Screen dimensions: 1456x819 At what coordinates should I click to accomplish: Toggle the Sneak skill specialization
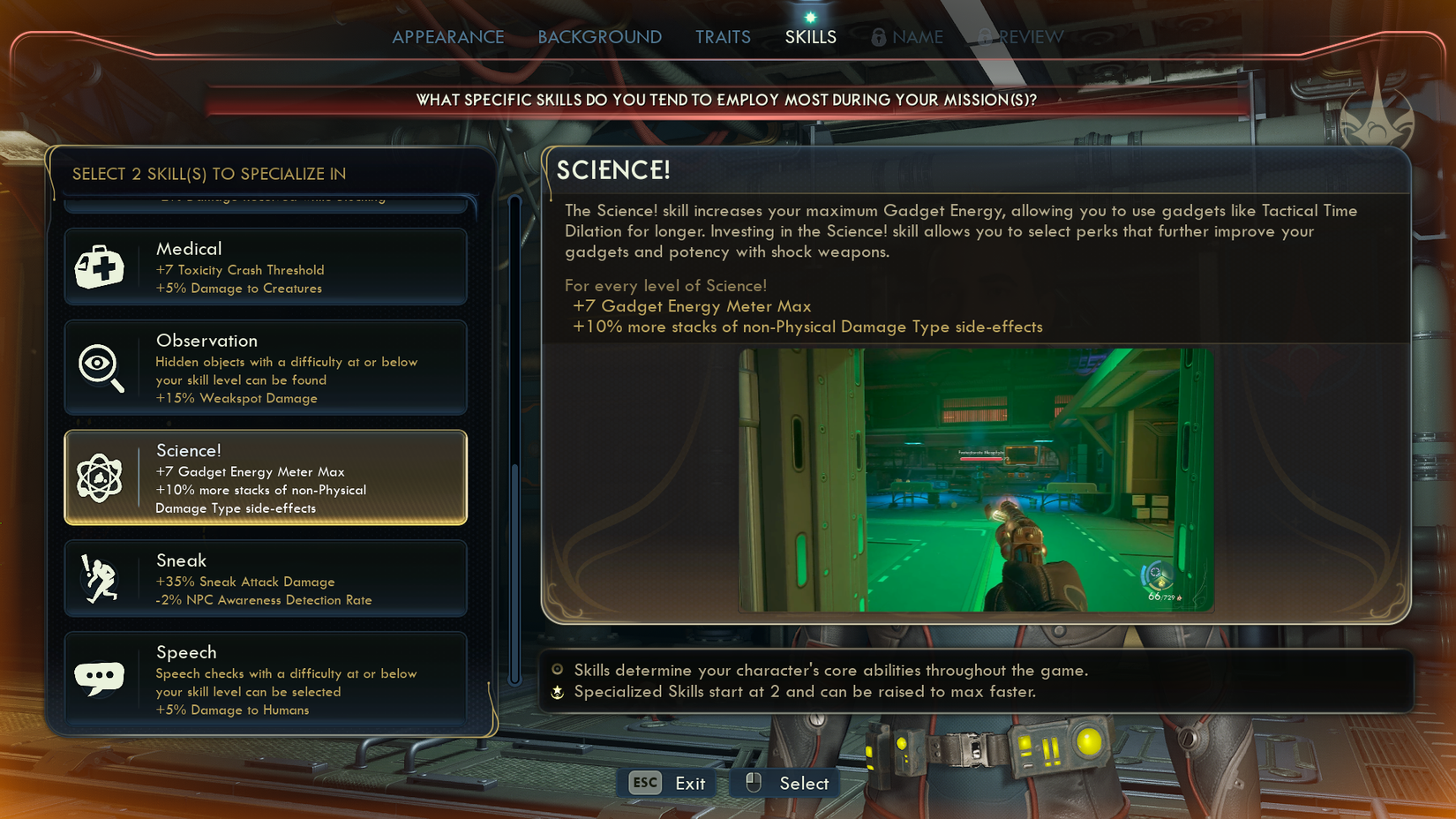pos(265,578)
